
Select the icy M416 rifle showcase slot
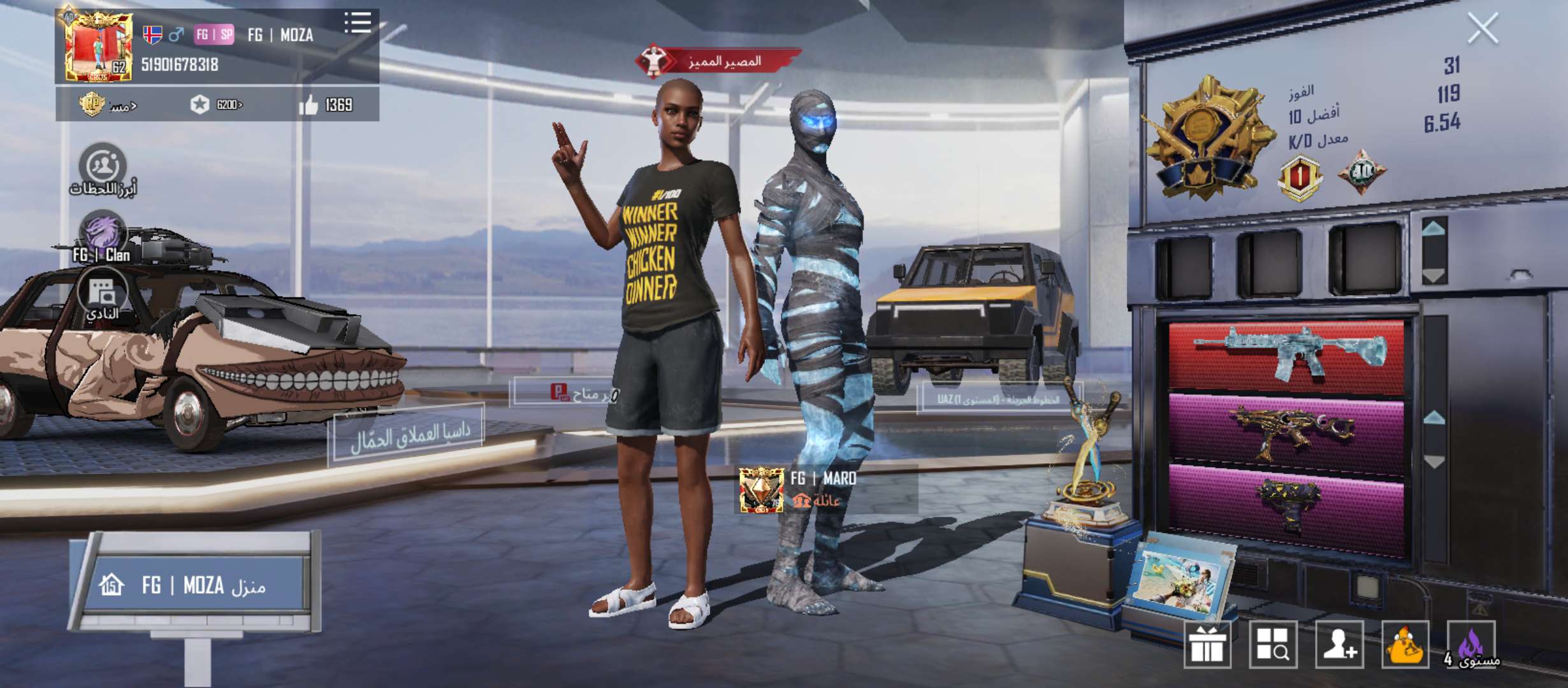tap(1286, 355)
